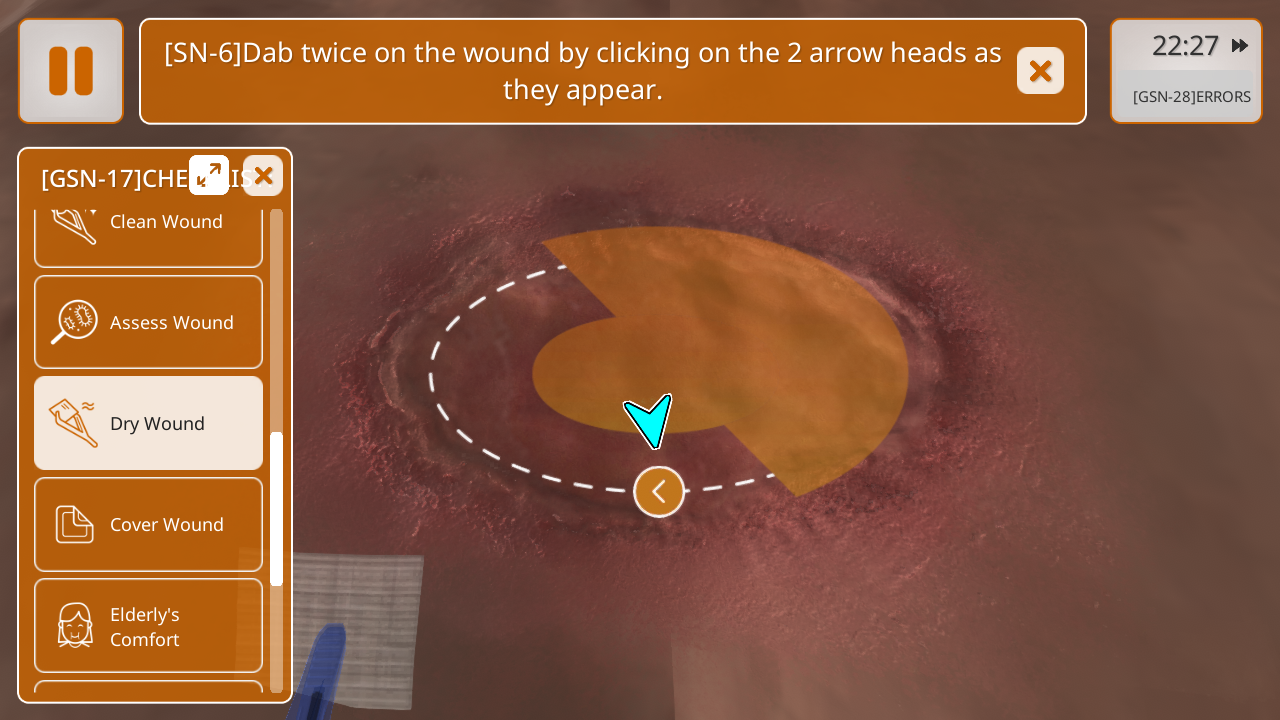Screen dimensions: 1280x720
Task: Close the instruction banner
Action: [x=1040, y=71]
